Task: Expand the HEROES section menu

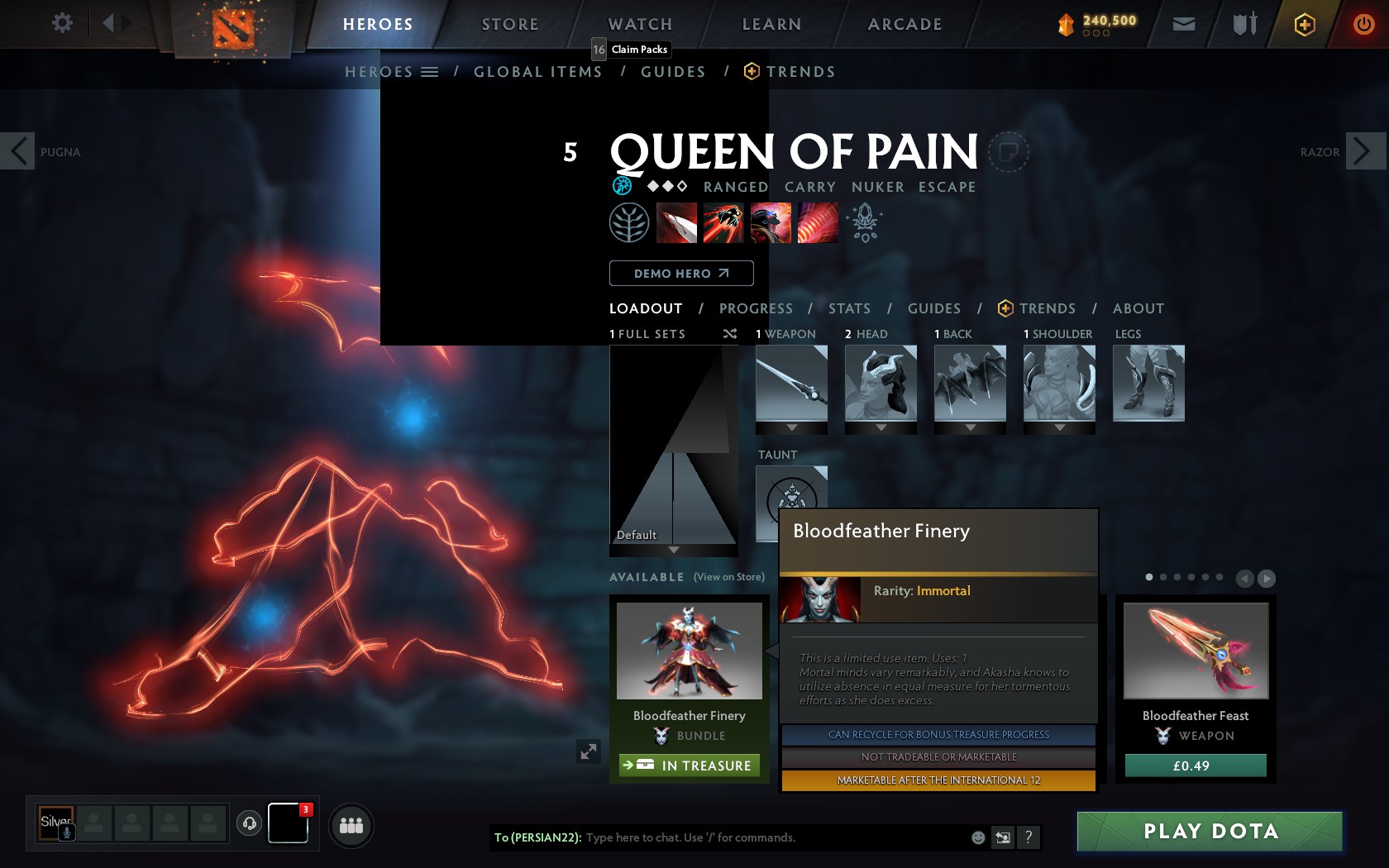Action: point(429,71)
